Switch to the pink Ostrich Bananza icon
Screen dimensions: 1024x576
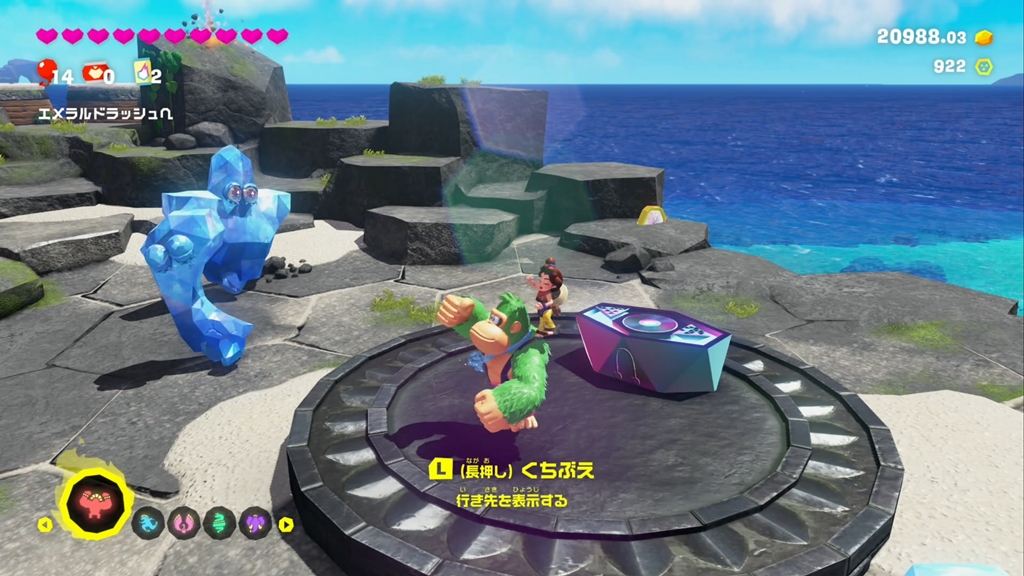(x=183, y=522)
